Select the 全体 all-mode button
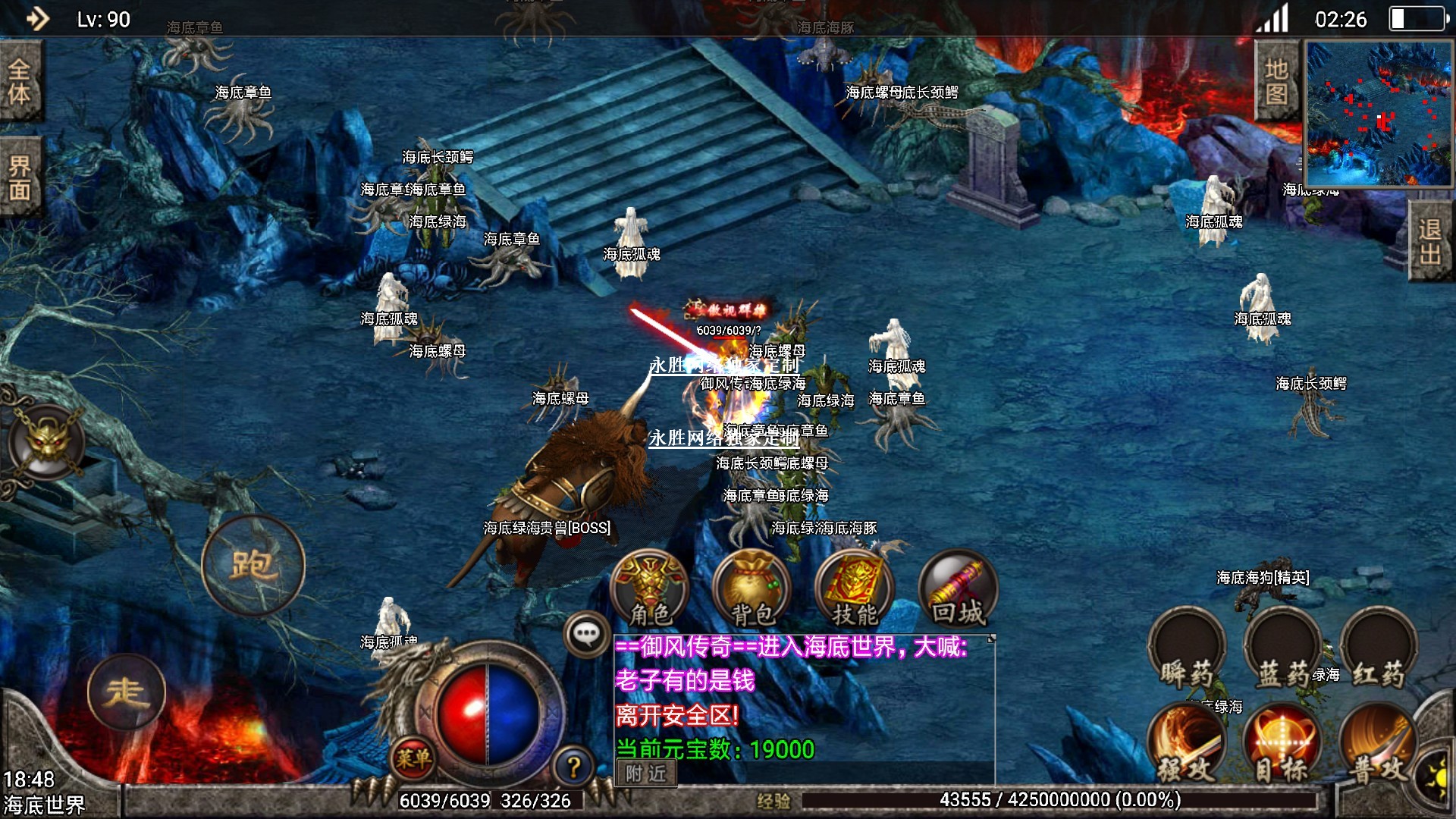This screenshot has height=819, width=1456. pos(20,80)
